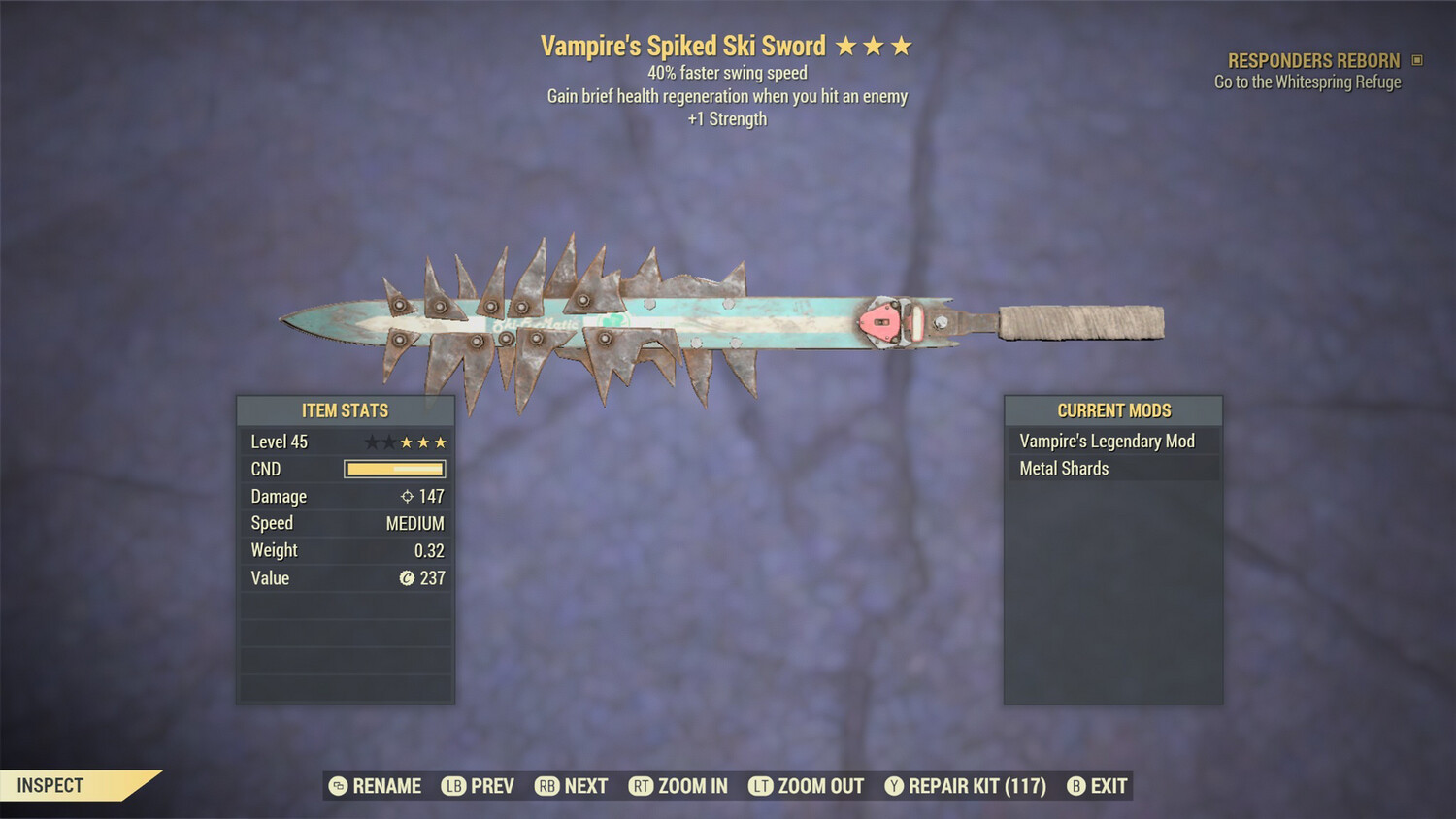This screenshot has height=819, width=1456.
Task: Exit the inspect screen
Action: [x=1098, y=786]
